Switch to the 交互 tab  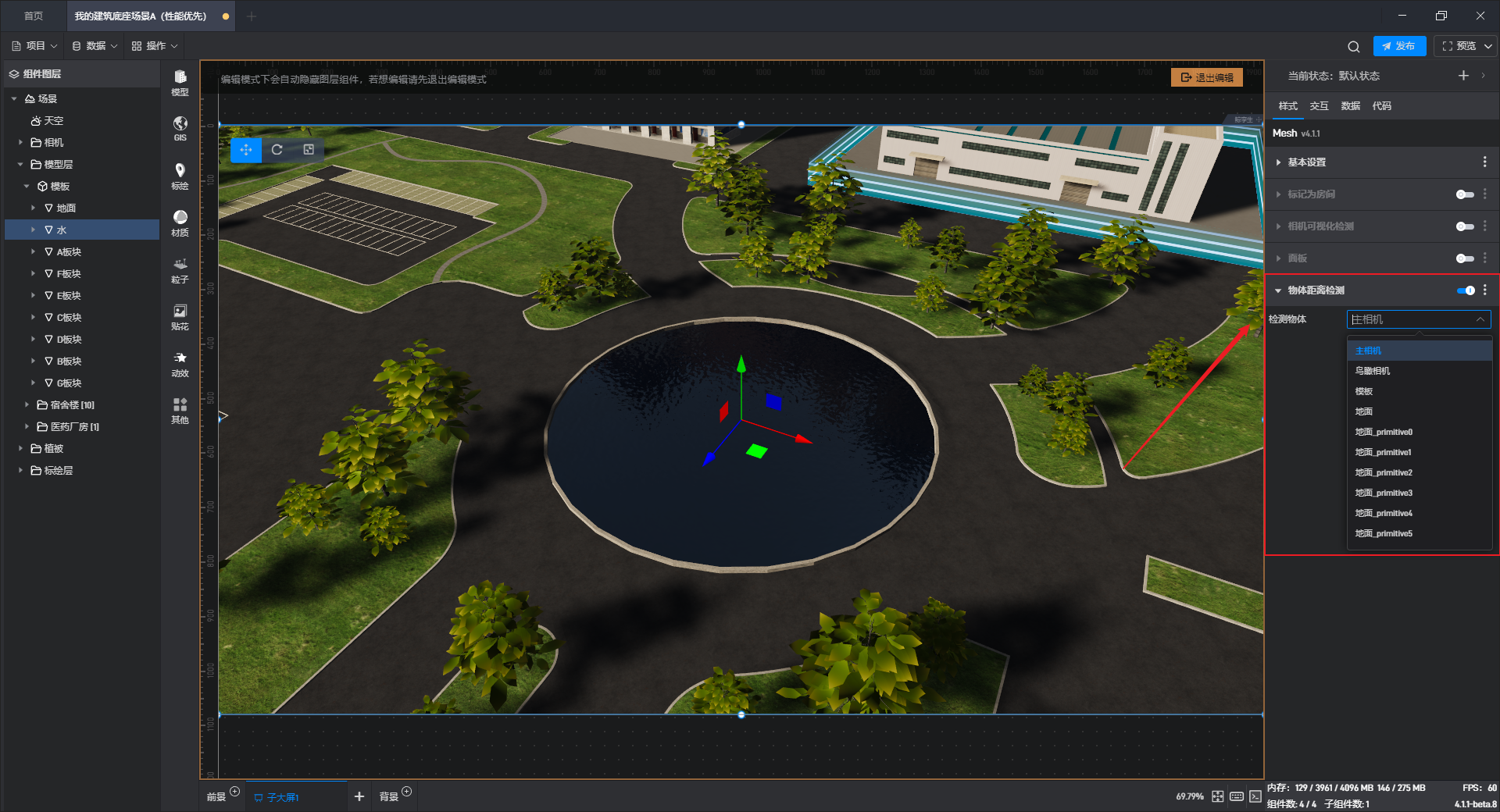[1319, 106]
